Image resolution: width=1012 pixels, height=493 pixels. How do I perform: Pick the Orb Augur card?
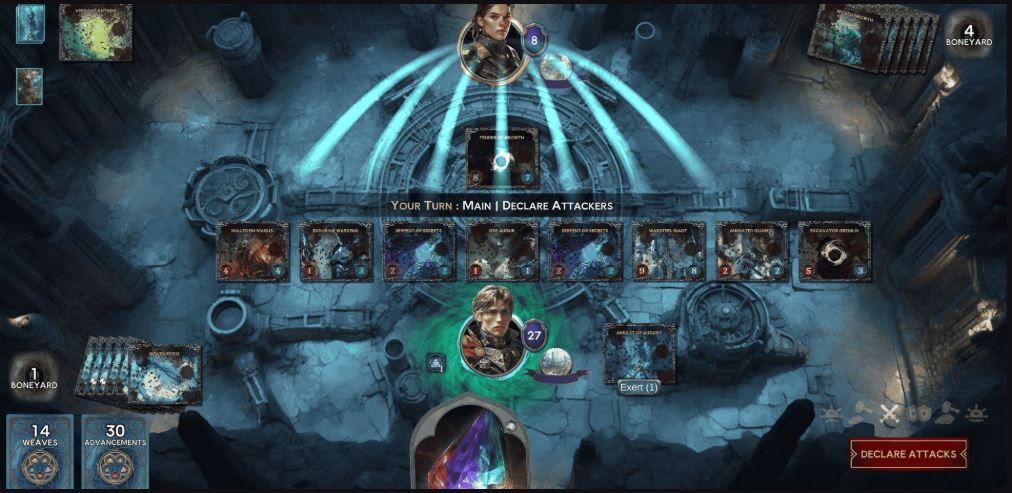pos(503,251)
